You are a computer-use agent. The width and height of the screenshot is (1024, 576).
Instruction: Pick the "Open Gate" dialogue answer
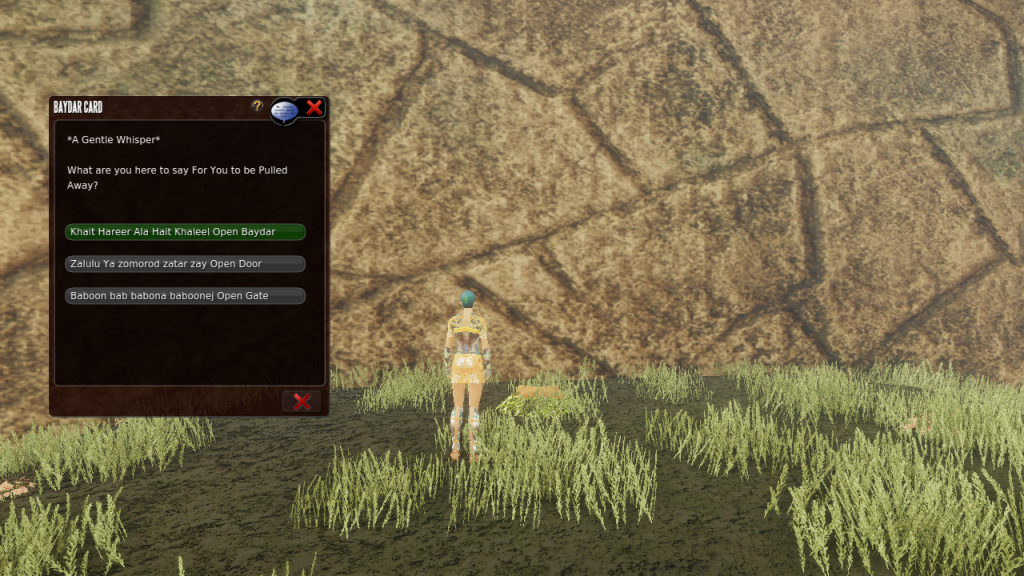point(185,296)
